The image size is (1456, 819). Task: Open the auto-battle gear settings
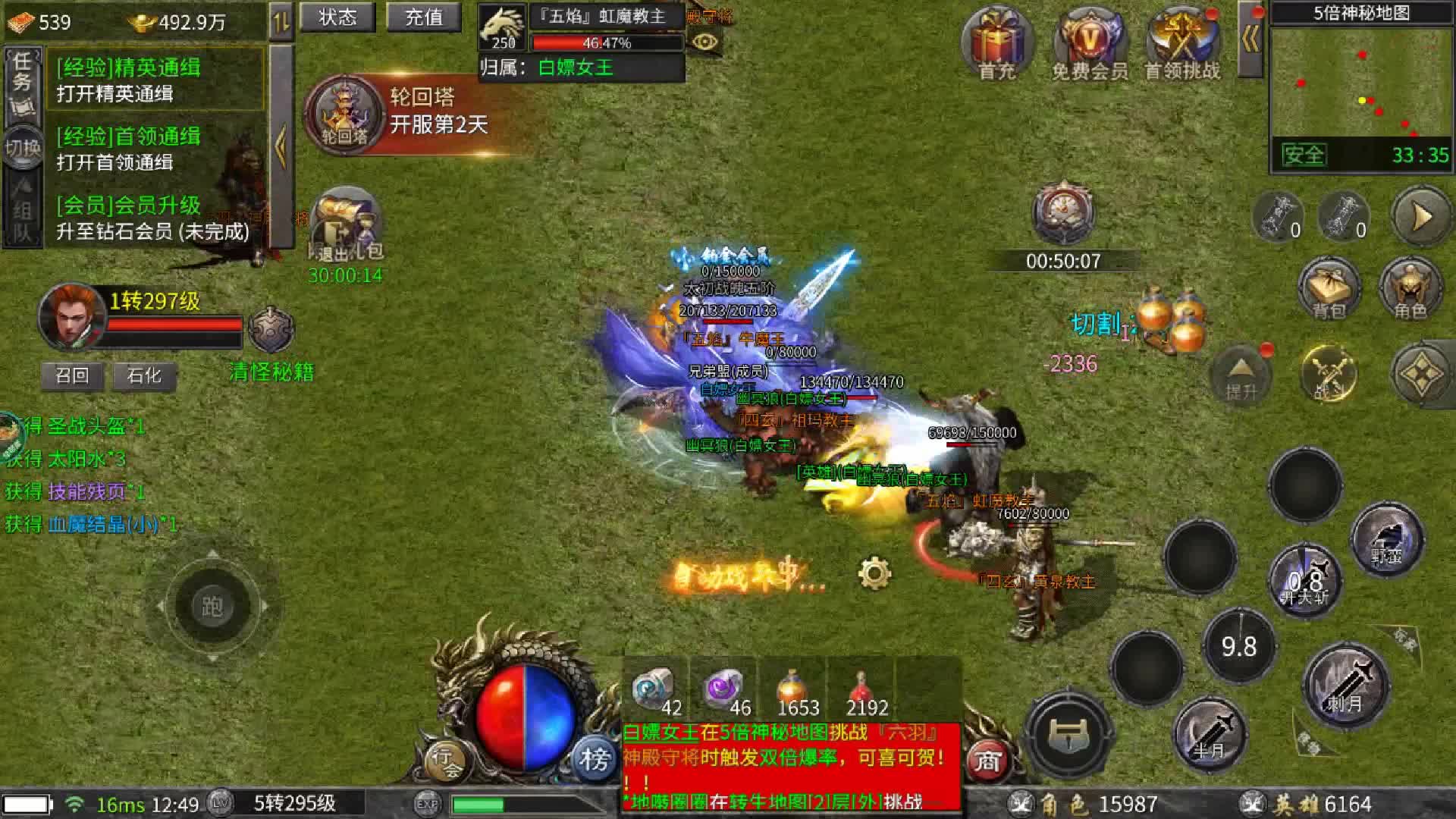(x=874, y=573)
